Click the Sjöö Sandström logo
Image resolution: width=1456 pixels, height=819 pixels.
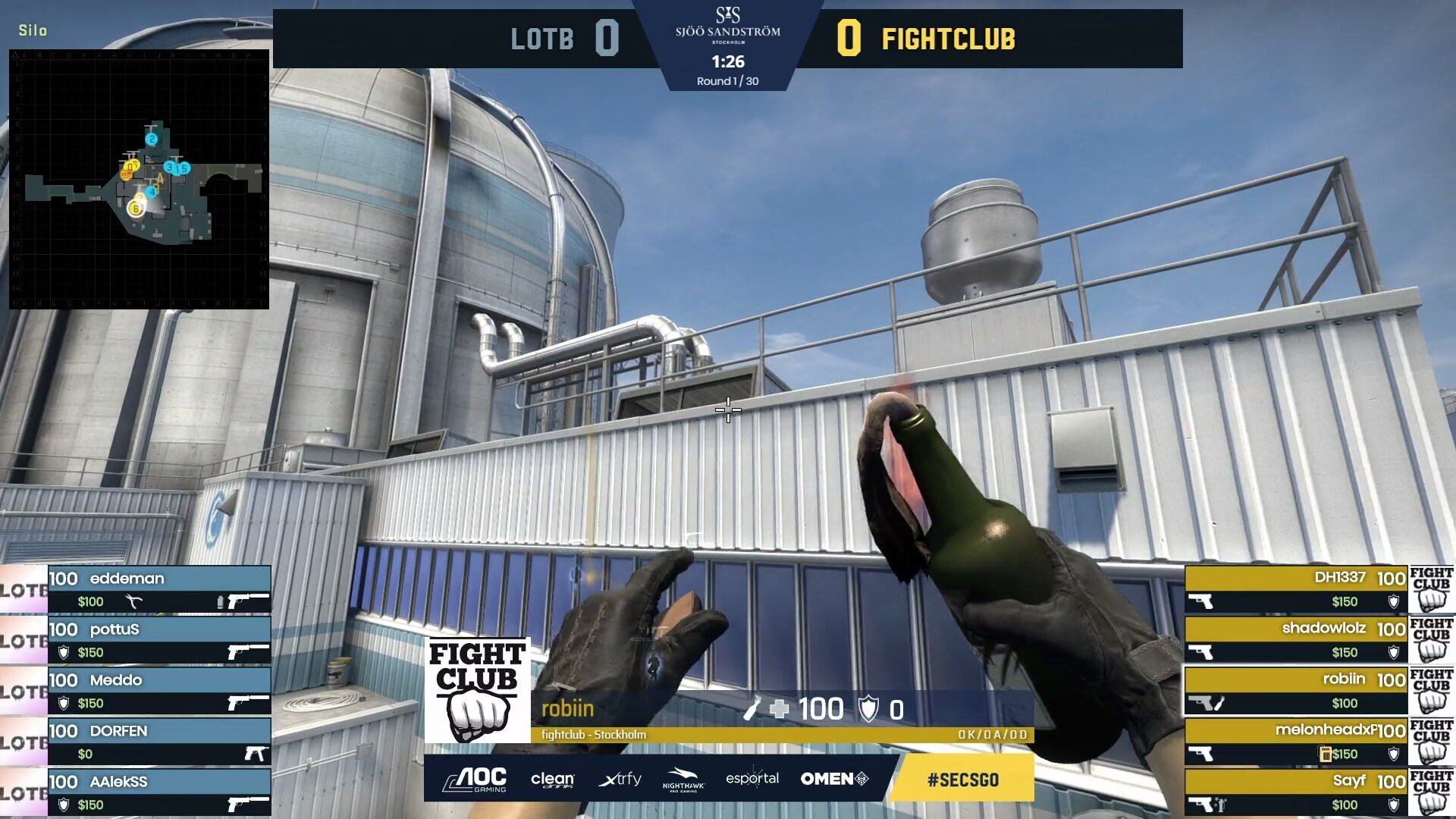[727, 25]
